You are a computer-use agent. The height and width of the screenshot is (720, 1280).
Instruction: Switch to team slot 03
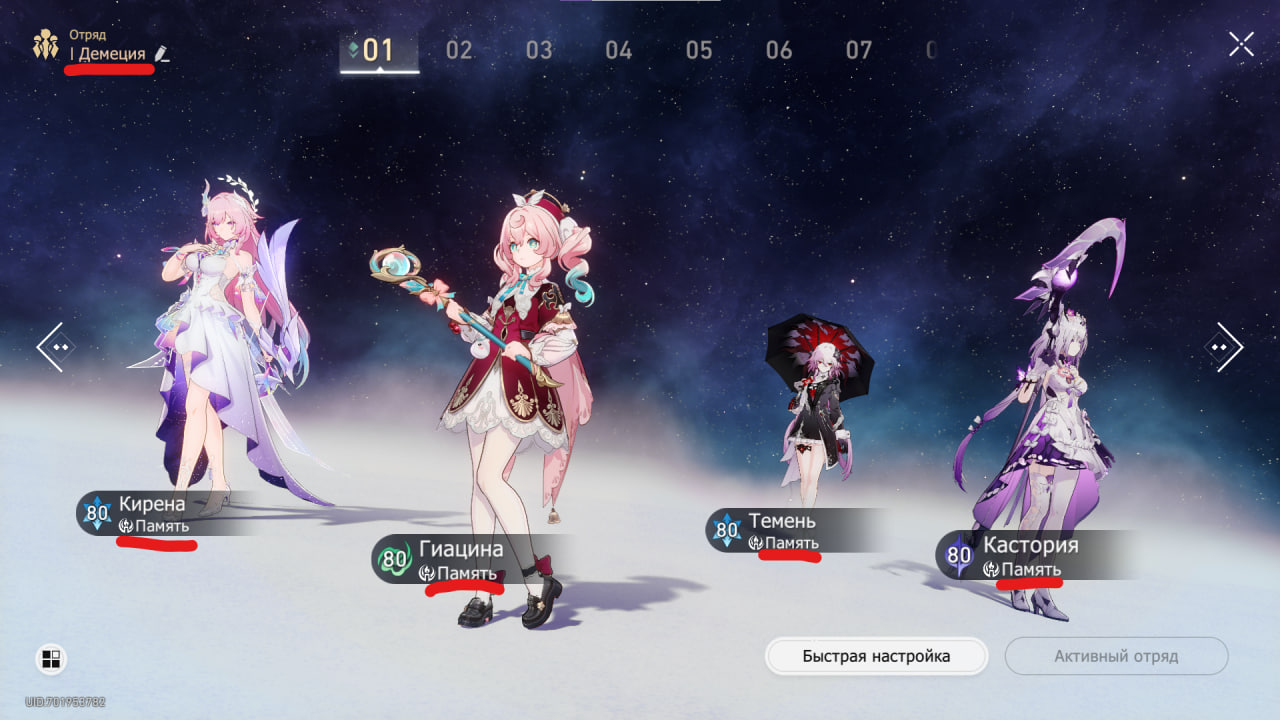pos(539,50)
